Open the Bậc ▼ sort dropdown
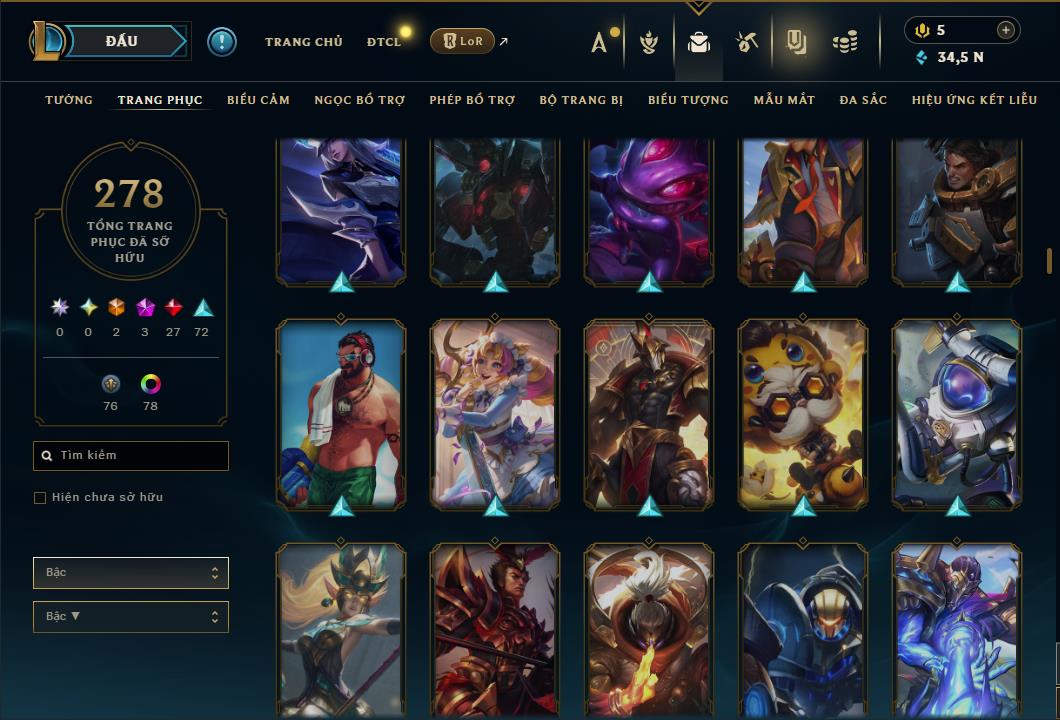This screenshot has width=1060, height=720. (130, 617)
